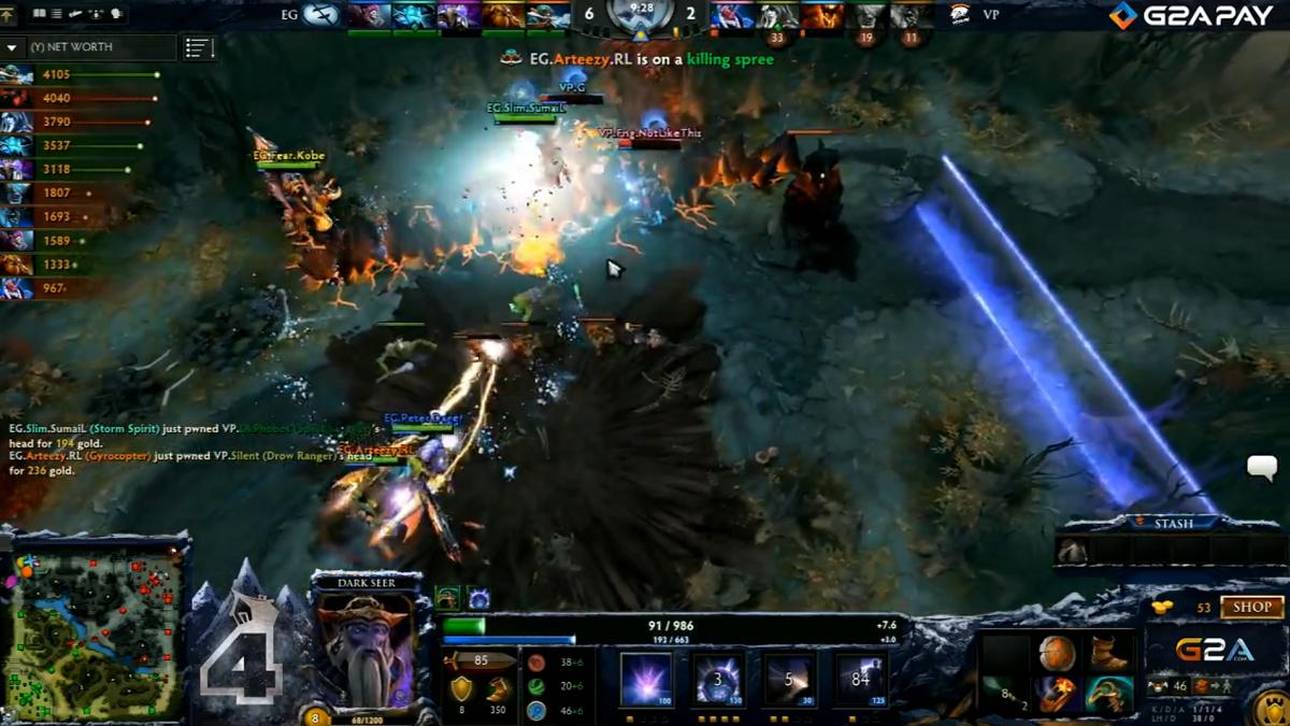Toggle the list view icon beside Net Worth

click(199, 47)
